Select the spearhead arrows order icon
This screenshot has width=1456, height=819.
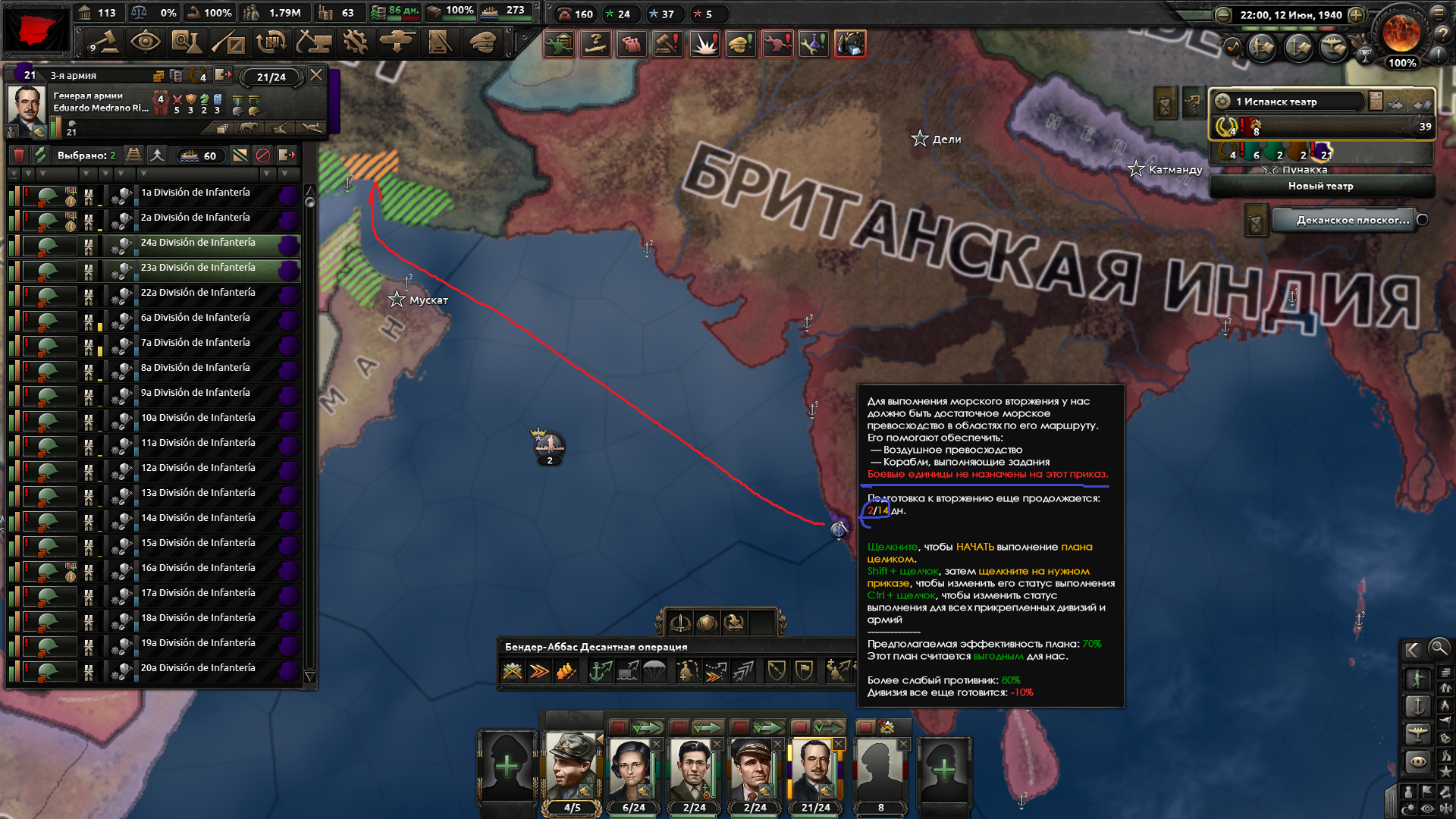click(745, 670)
